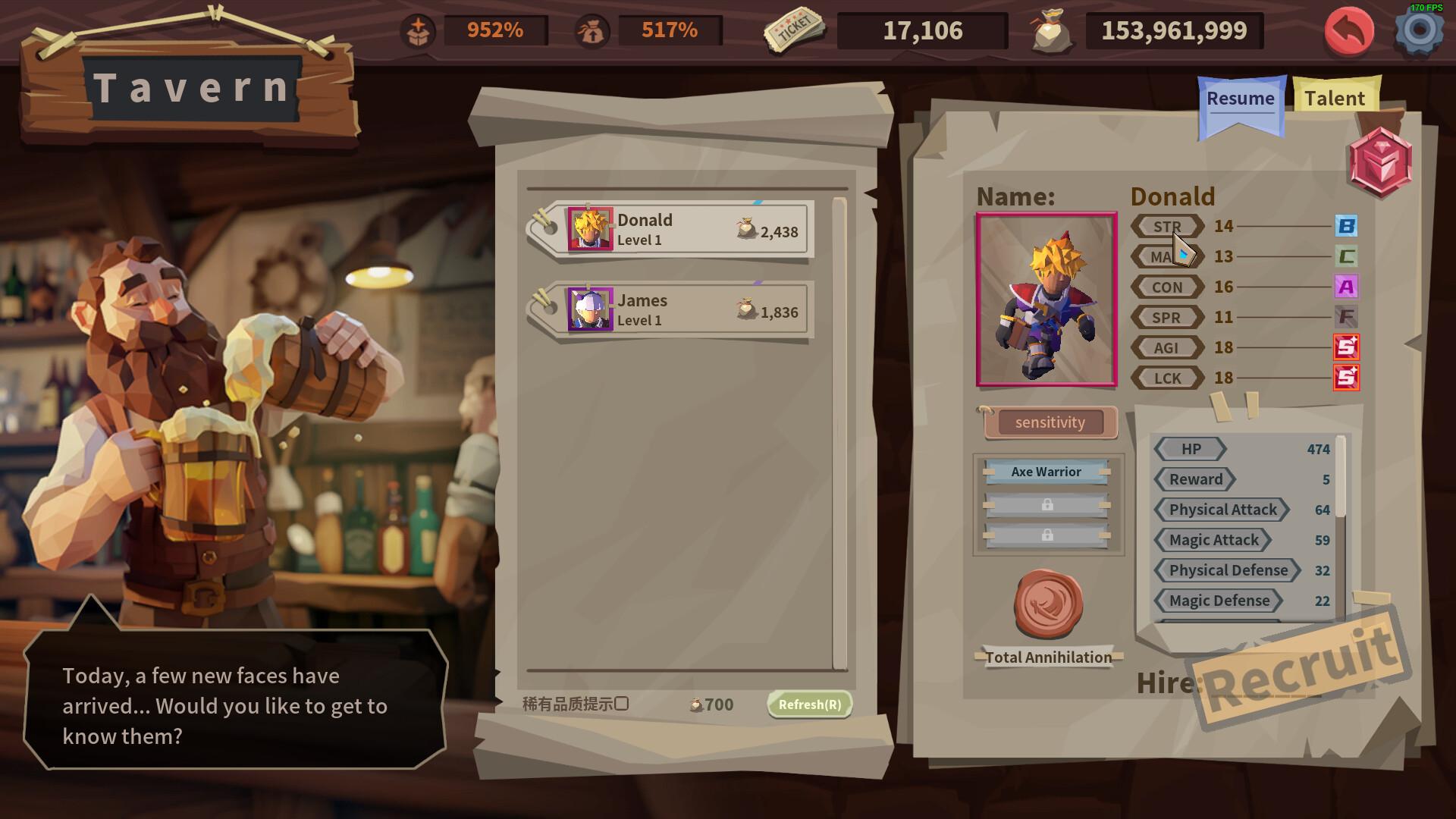Toggle the 稀有品质提示 checkbox
Image resolution: width=1456 pixels, height=819 pixels.
click(x=622, y=704)
